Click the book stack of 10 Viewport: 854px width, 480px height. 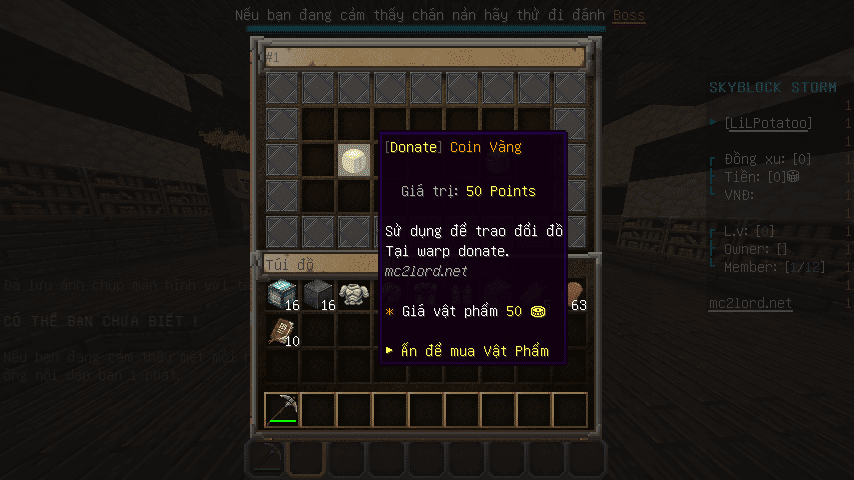282,331
